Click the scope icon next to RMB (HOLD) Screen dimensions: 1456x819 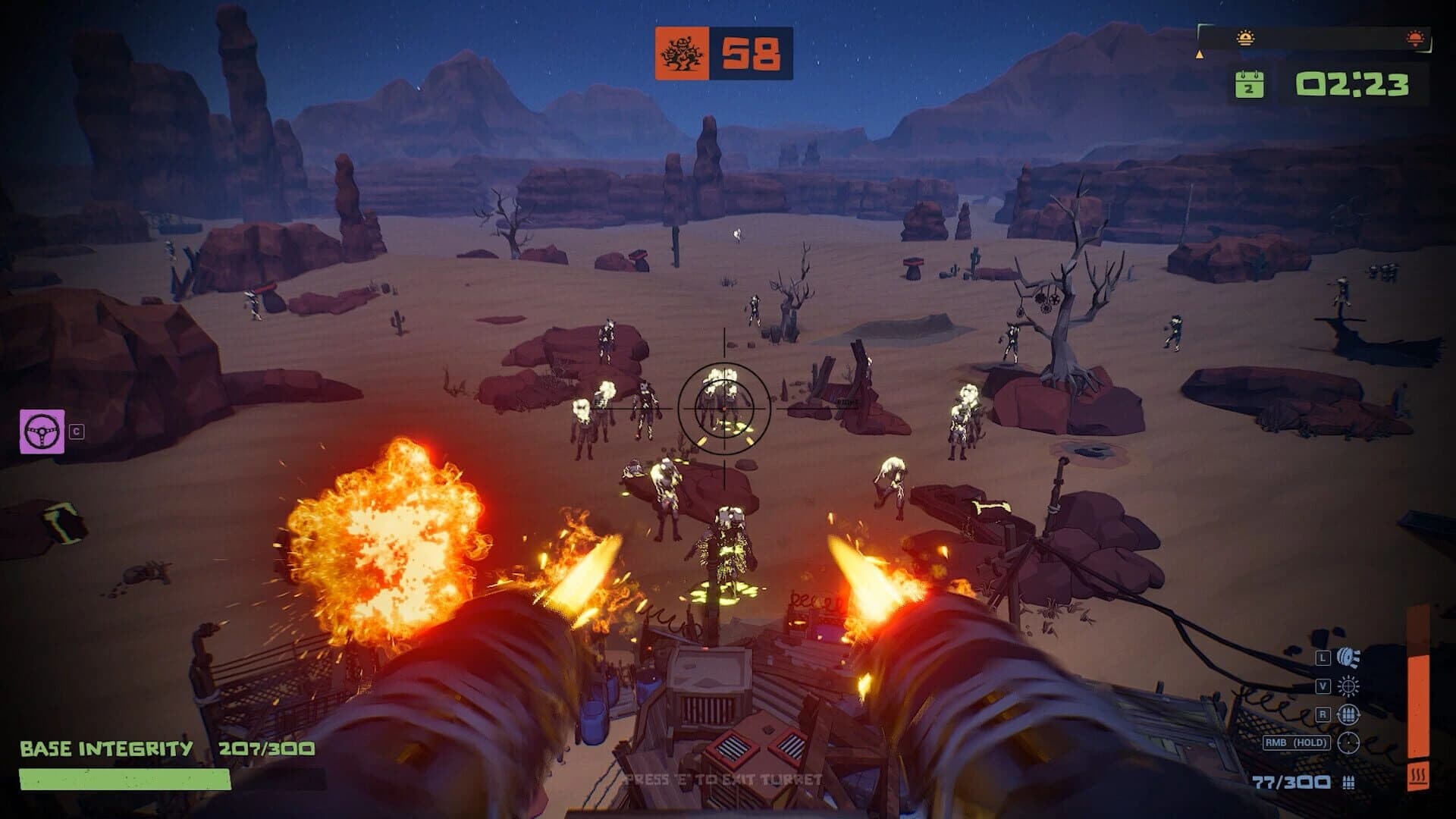(1348, 742)
